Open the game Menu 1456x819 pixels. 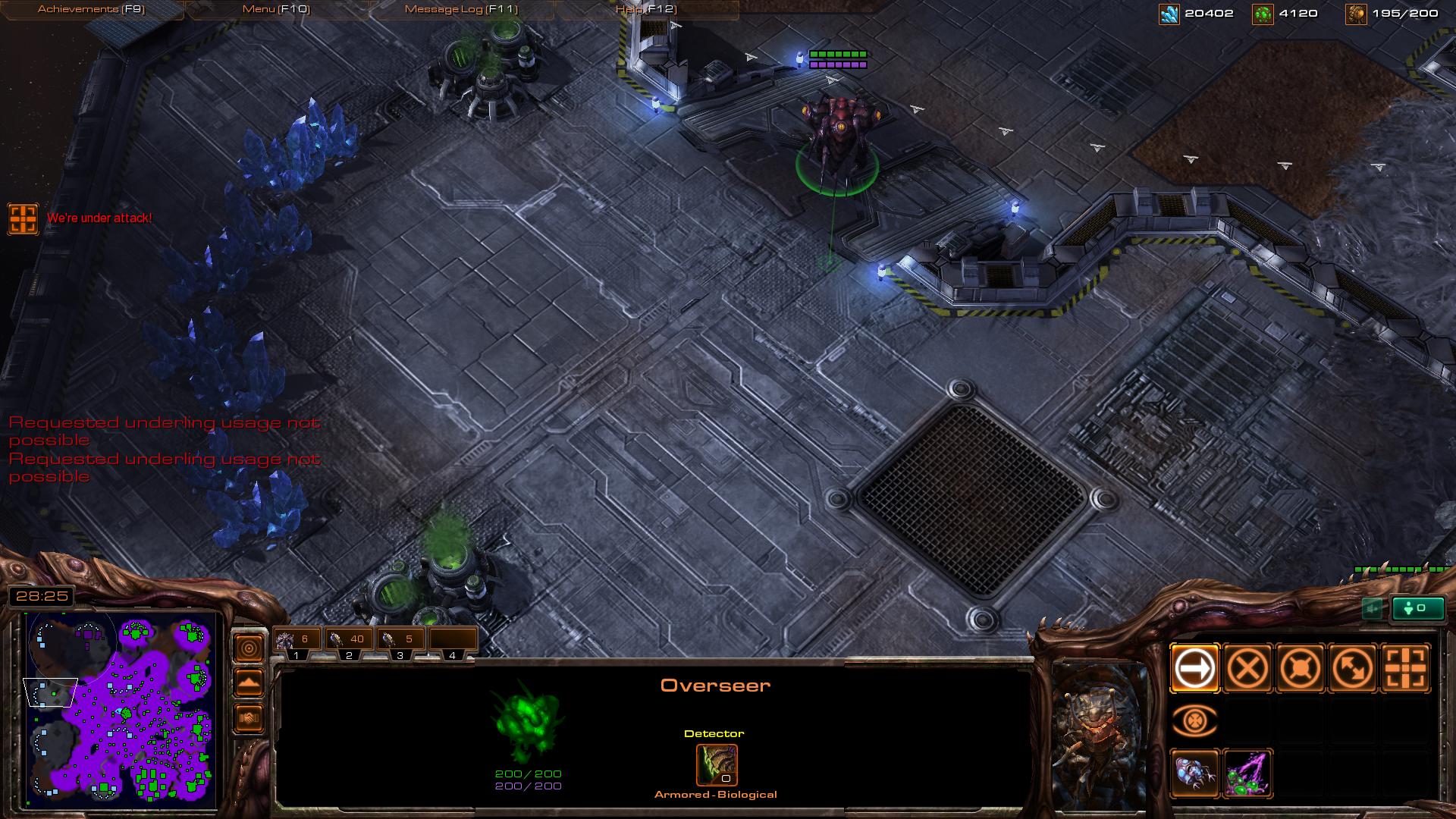pyautogui.click(x=275, y=9)
